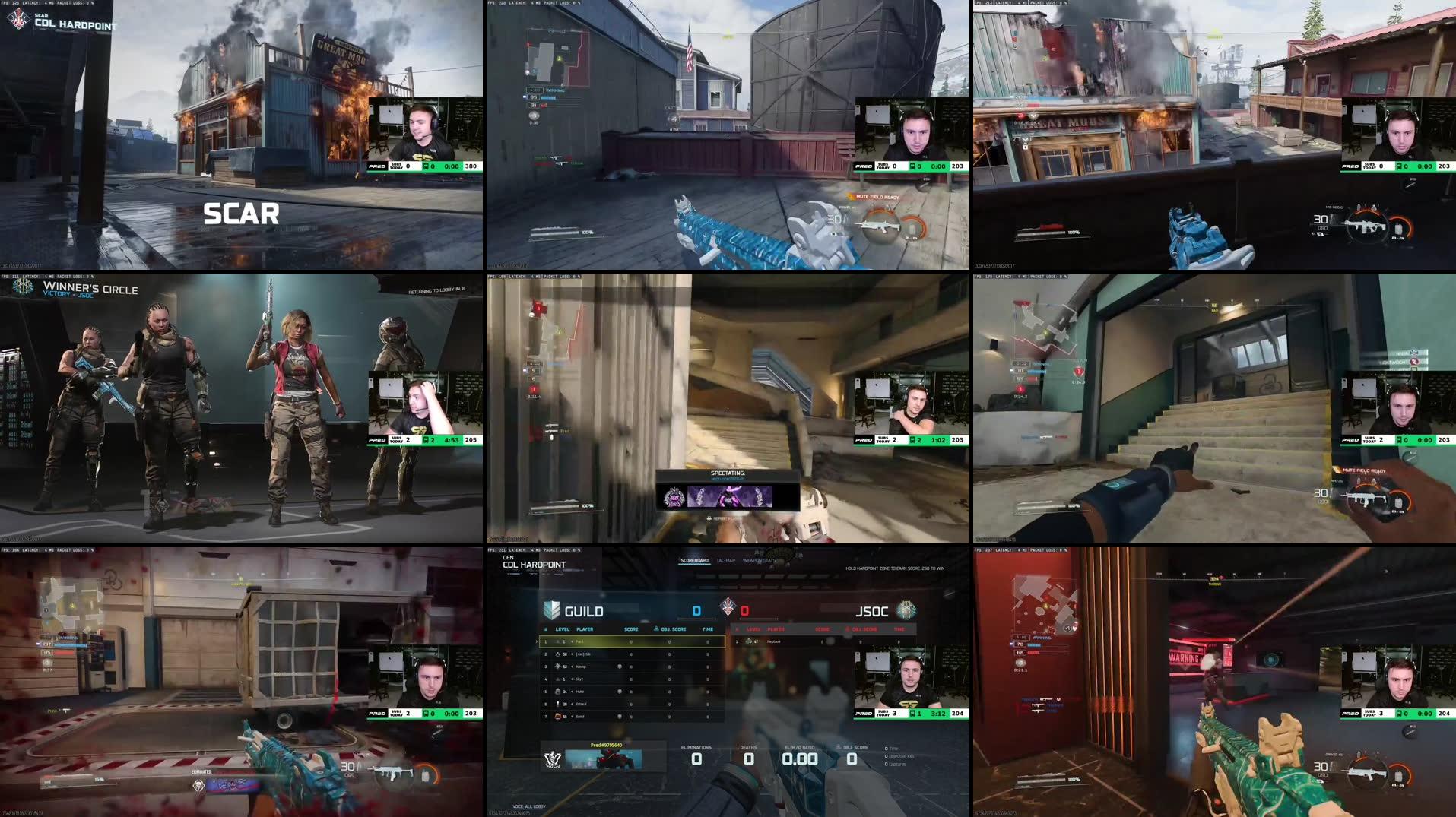Expand the chevron next to player Fred

pos(573,641)
